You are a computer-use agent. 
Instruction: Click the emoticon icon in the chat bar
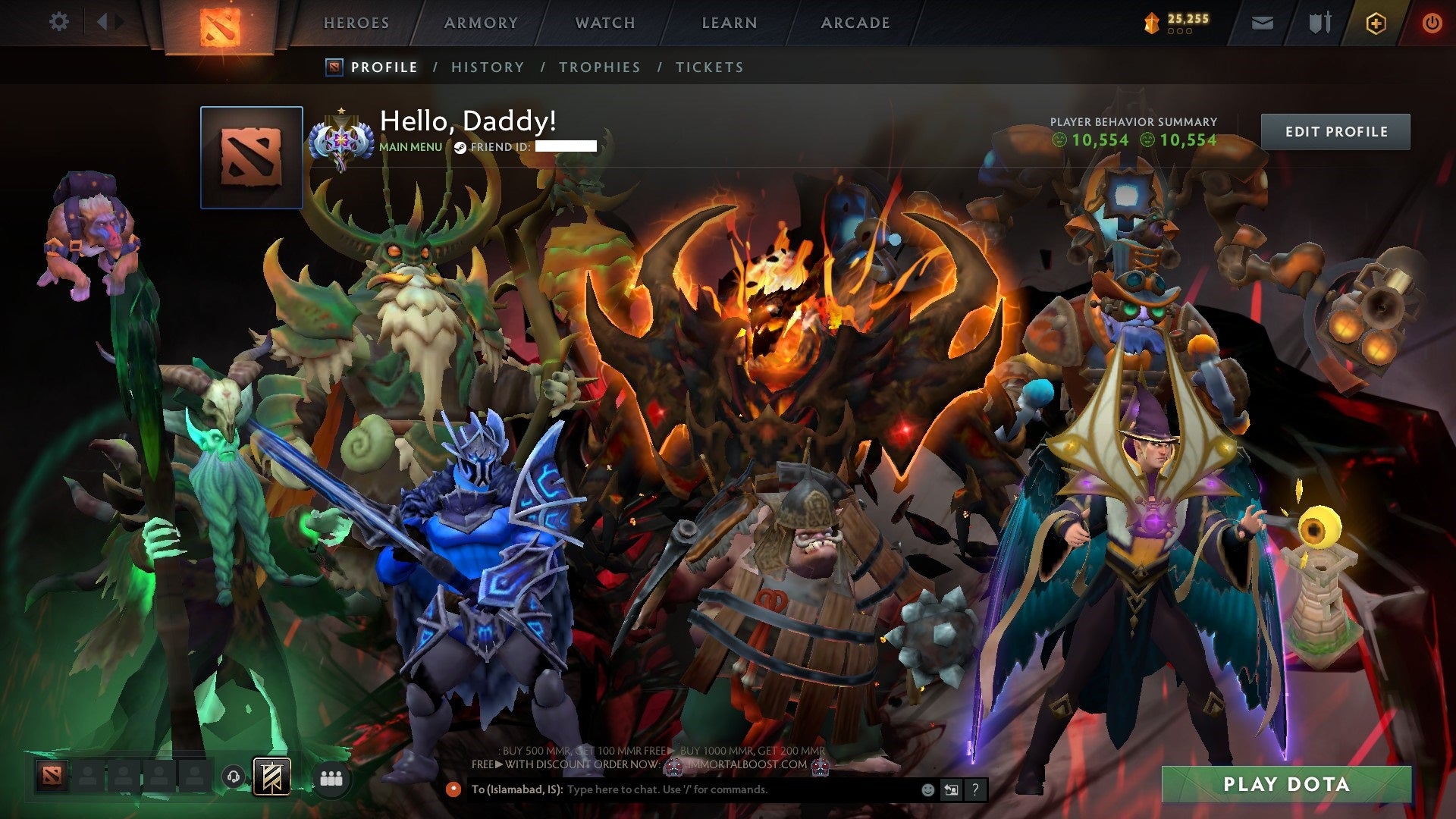[x=927, y=789]
